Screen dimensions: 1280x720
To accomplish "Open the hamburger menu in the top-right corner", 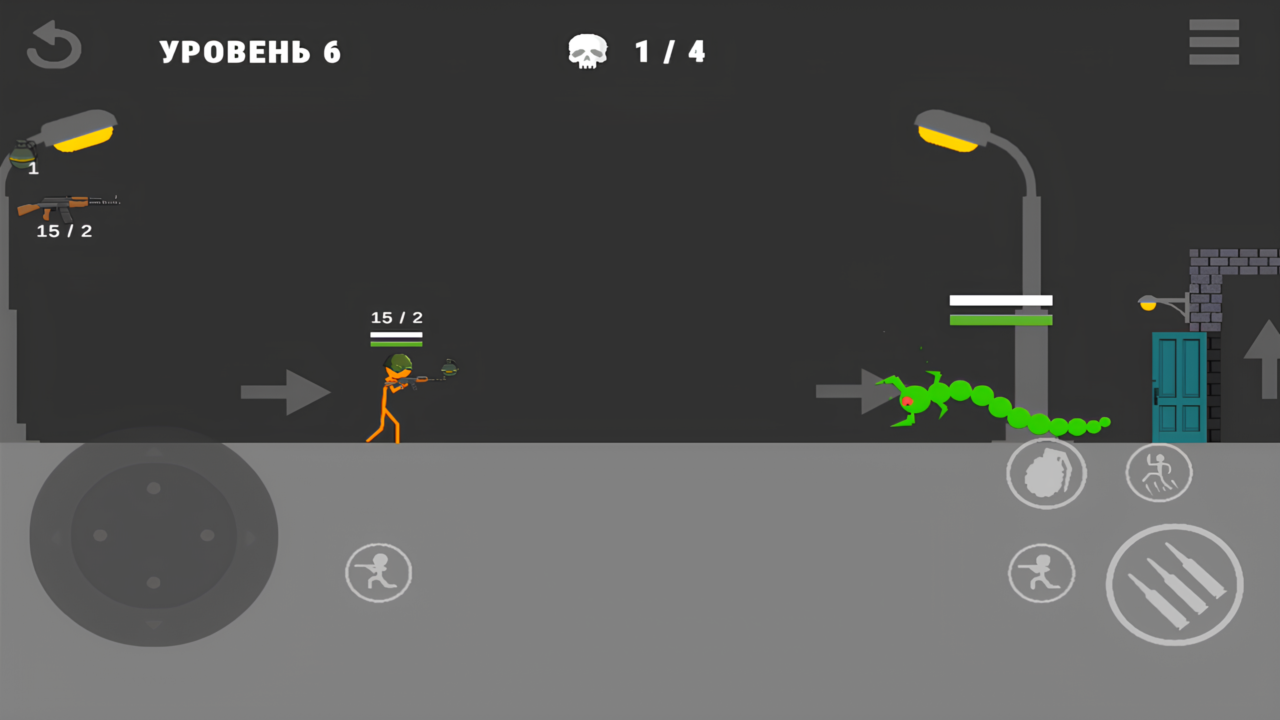I will click(1213, 42).
